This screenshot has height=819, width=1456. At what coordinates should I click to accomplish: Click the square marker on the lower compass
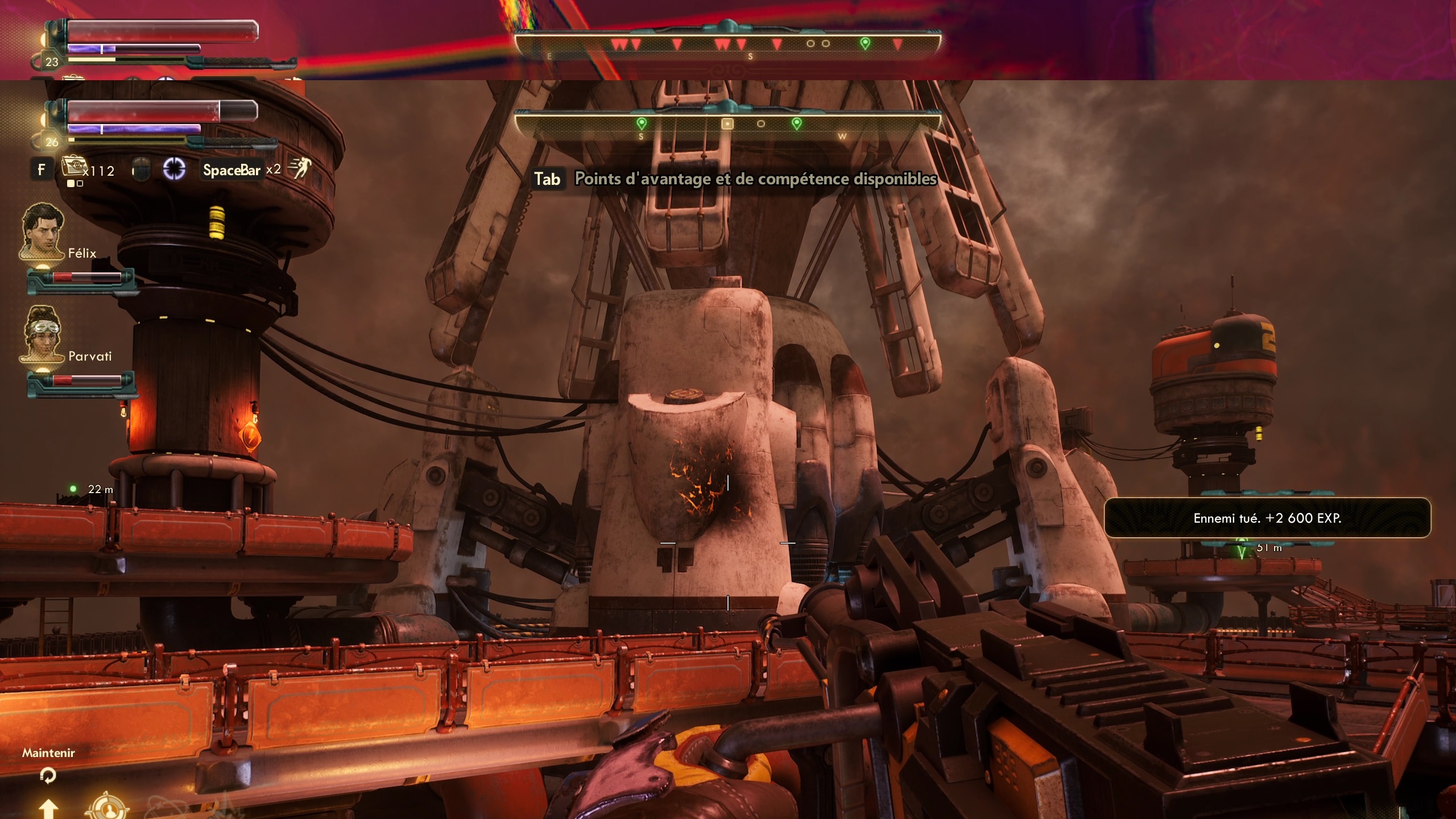[727, 123]
